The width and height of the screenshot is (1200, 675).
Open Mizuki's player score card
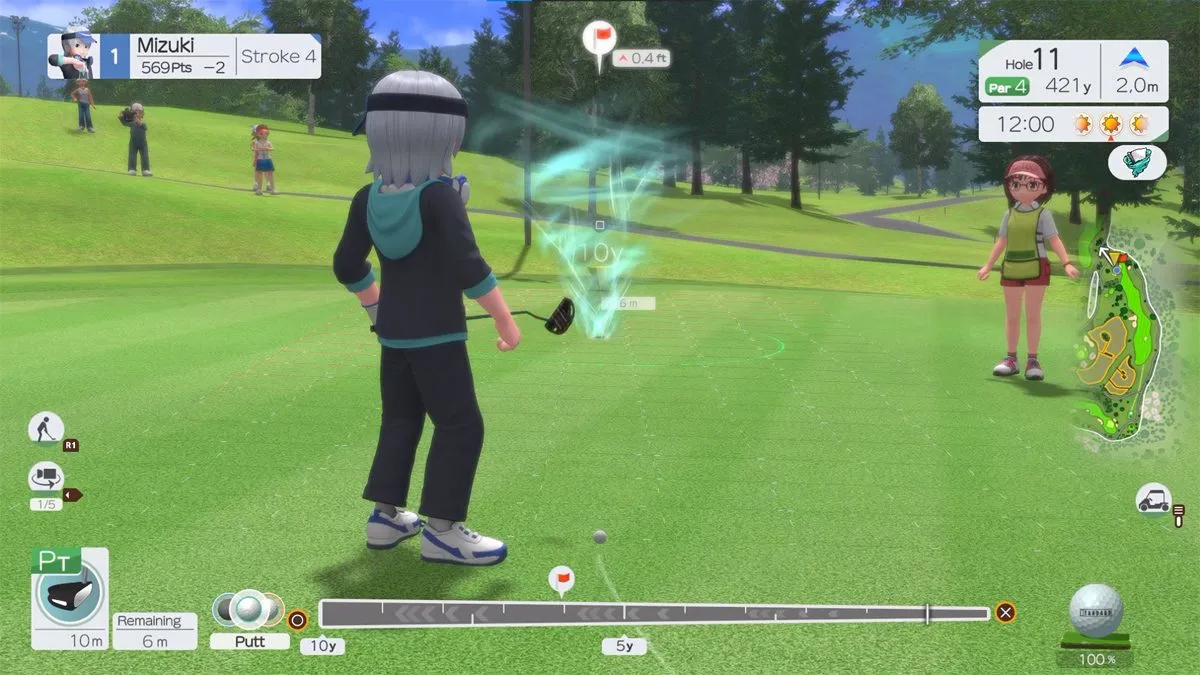point(183,56)
